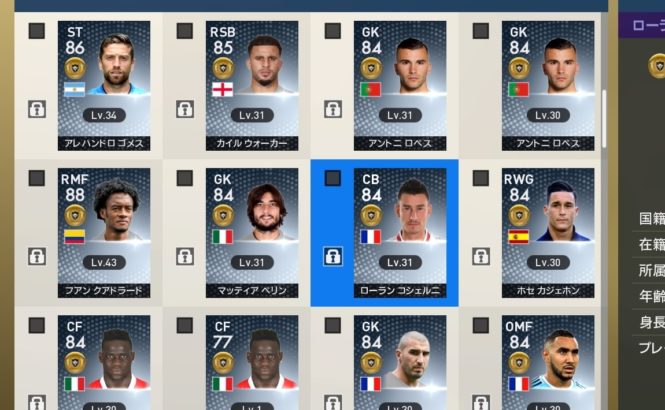Open the RMF 88 フアン クアドラード card
This screenshot has height=410, width=665.
pyautogui.click(x=104, y=234)
